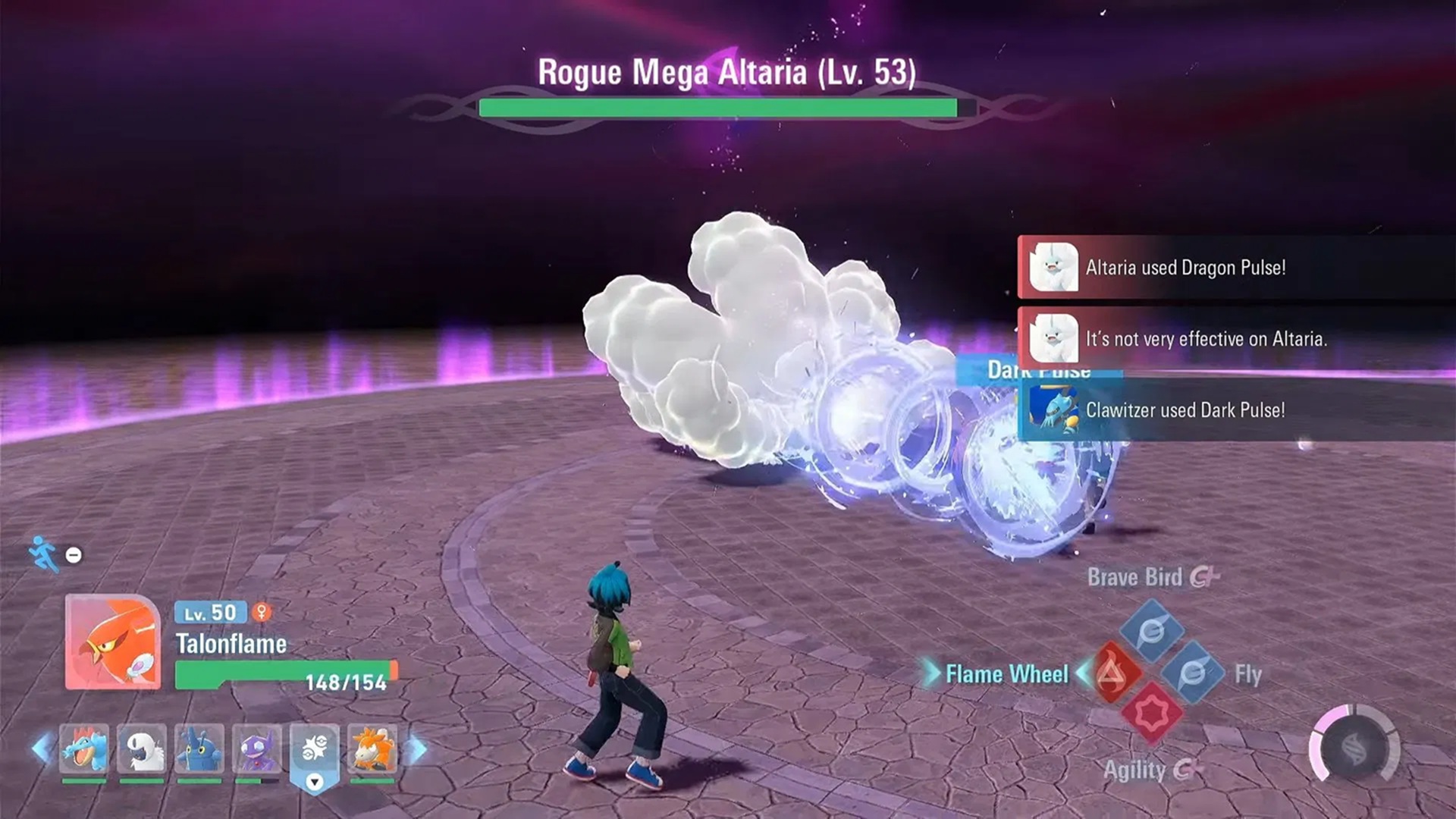
Task: Cycle party left with the arrow
Action: 42,748
